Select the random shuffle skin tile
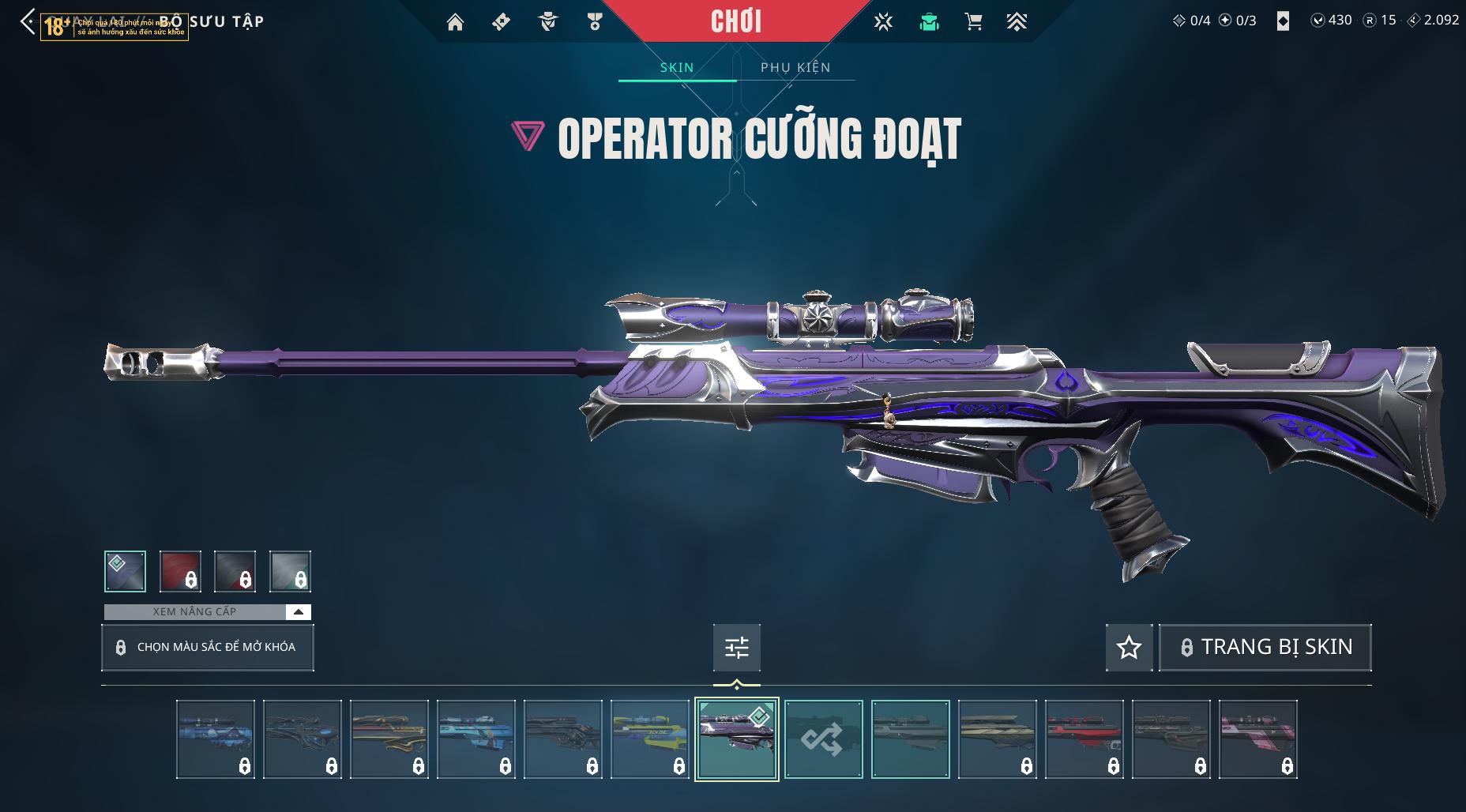This screenshot has width=1466, height=812. point(823,739)
